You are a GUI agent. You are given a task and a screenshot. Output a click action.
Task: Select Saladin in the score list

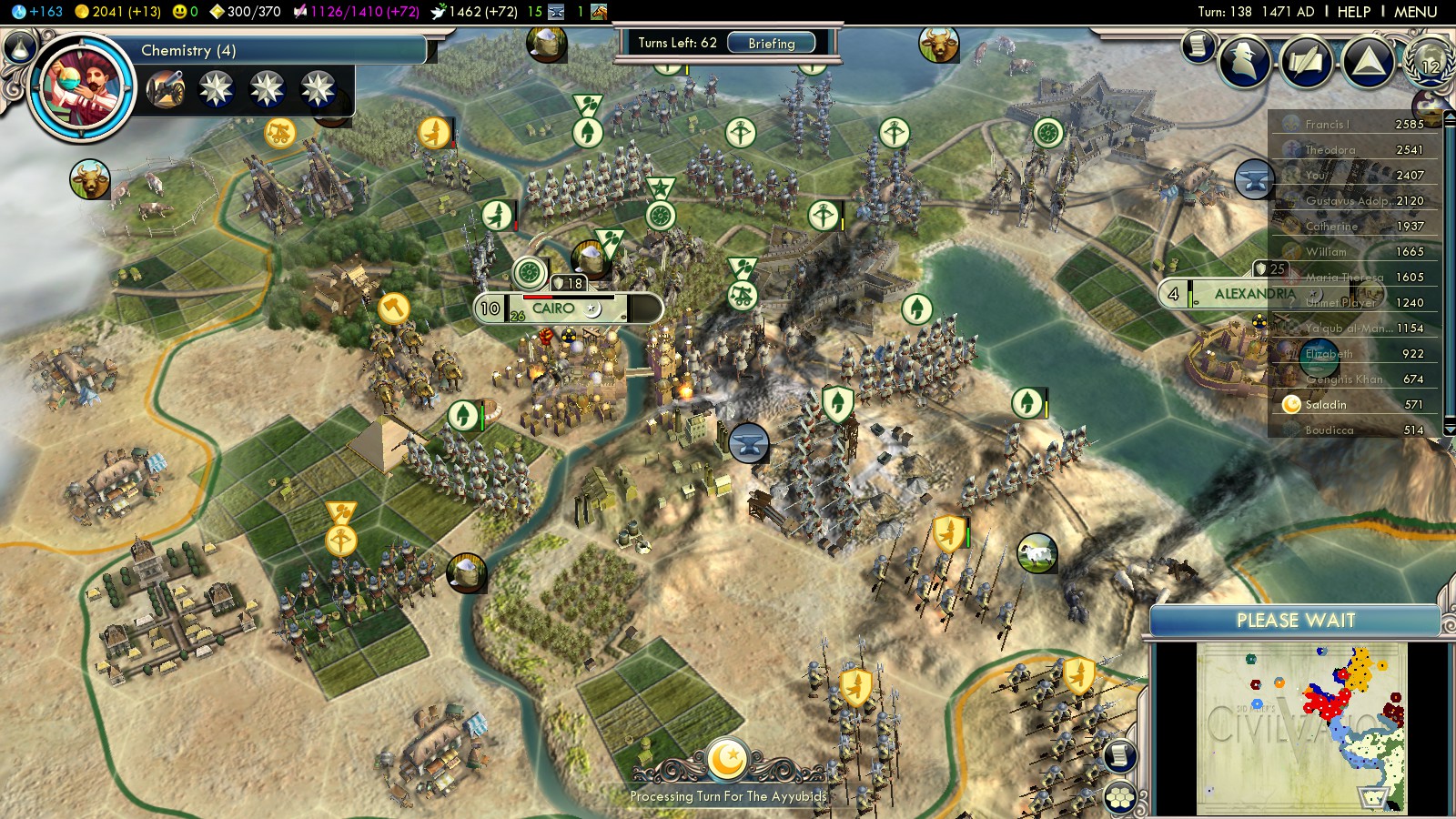point(1325,404)
